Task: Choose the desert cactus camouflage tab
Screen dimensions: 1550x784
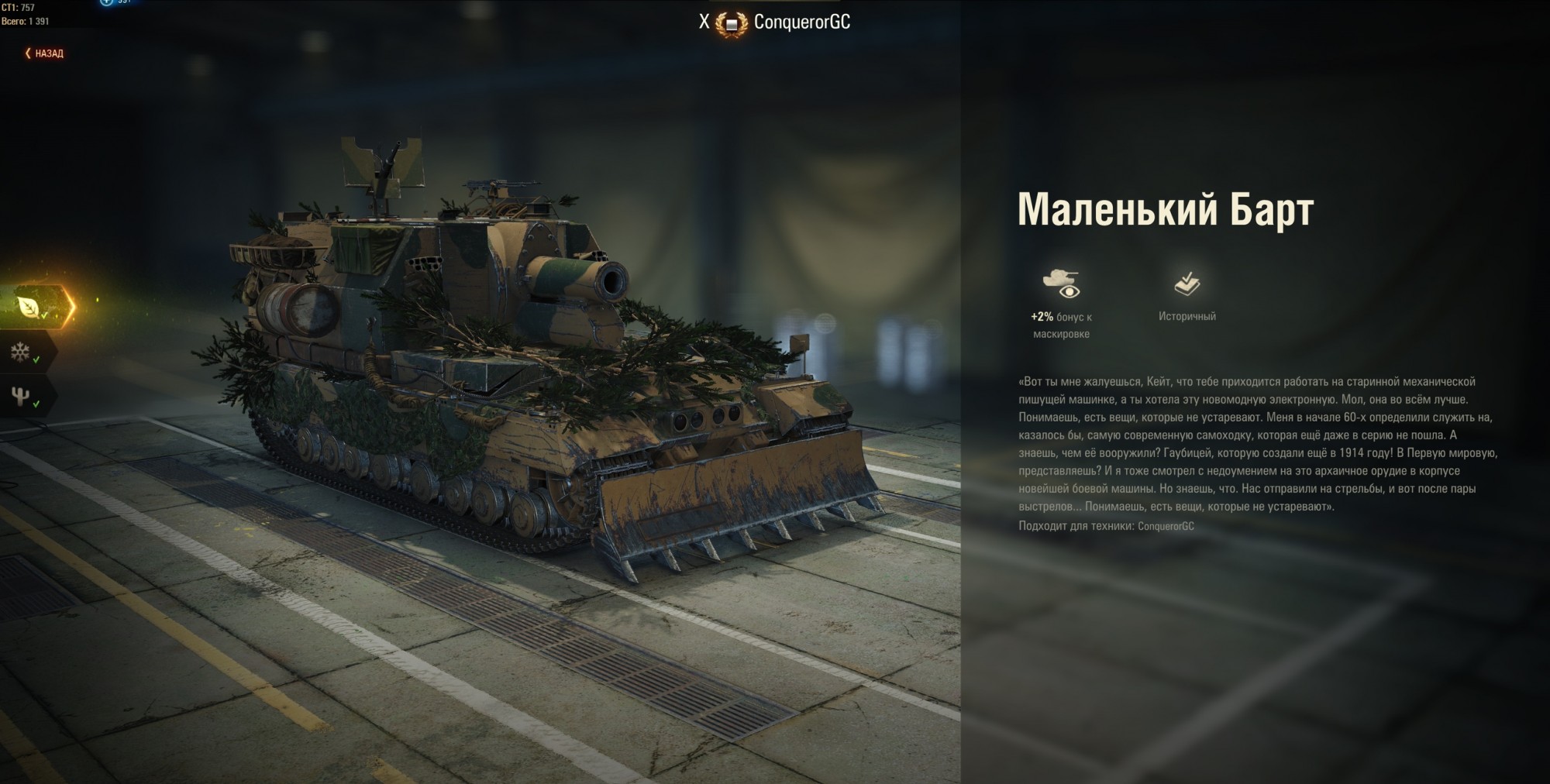Action: tap(21, 397)
